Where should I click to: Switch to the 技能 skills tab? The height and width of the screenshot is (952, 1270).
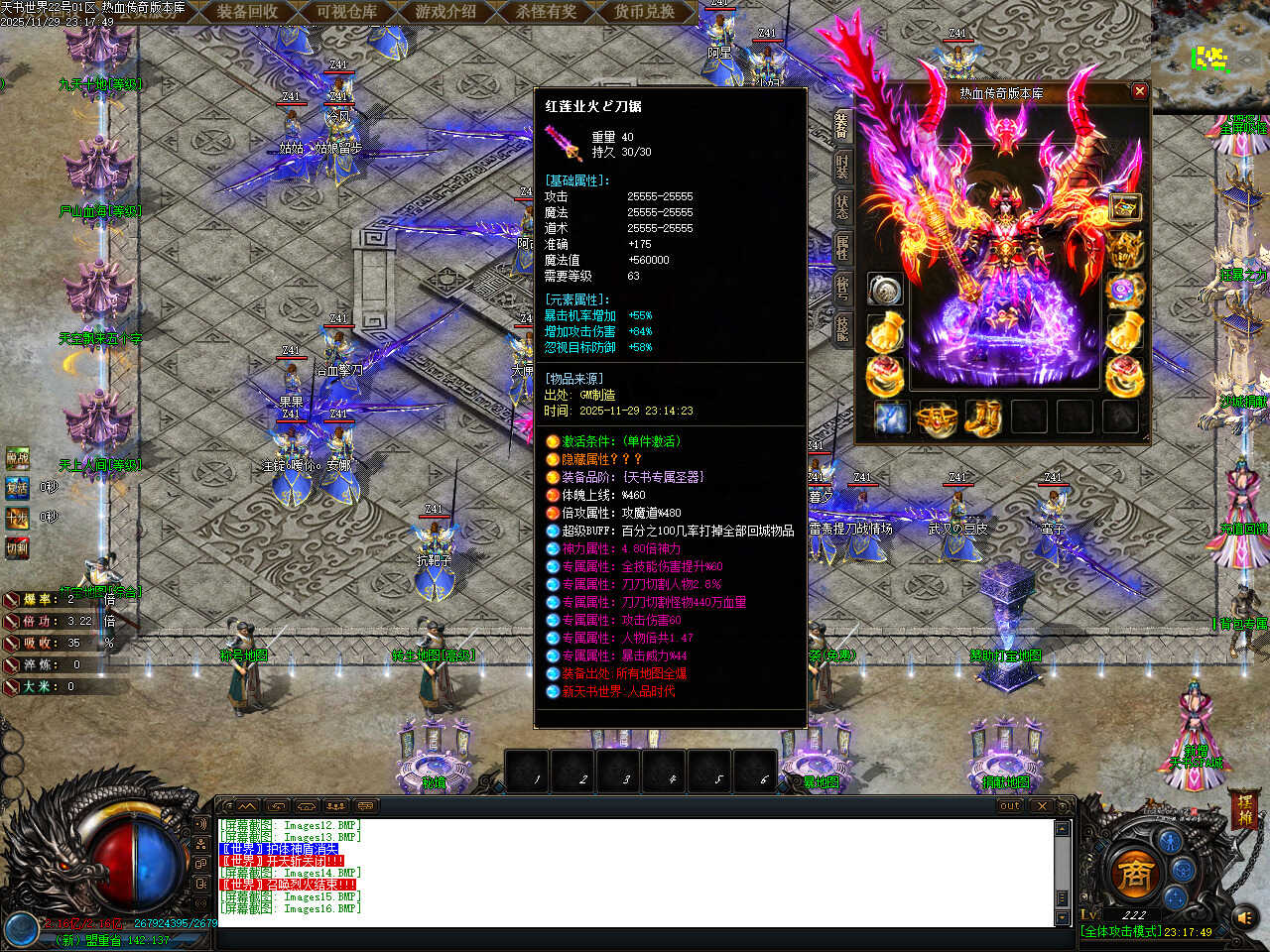[x=842, y=329]
